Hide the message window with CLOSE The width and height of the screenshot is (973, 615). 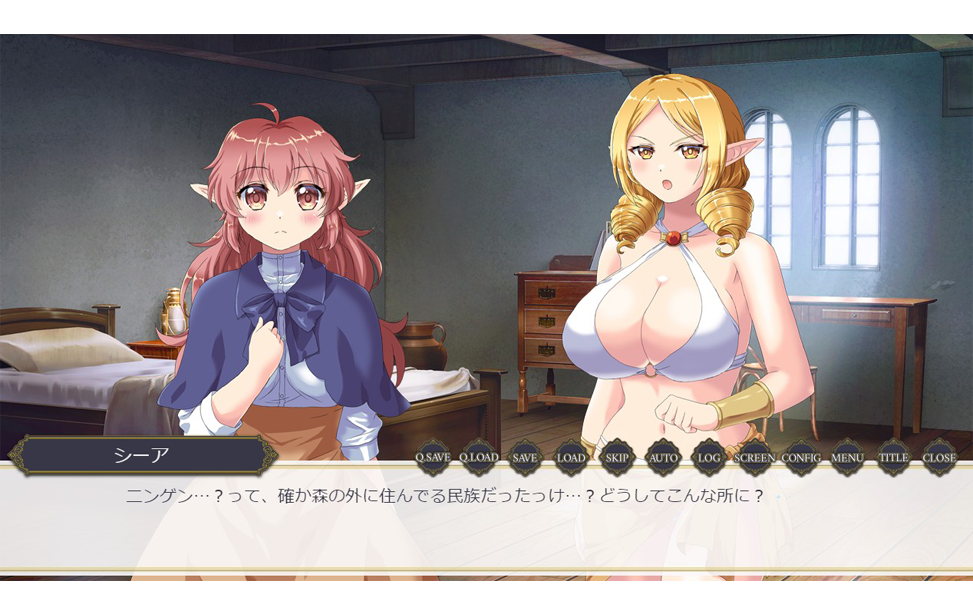click(939, 458)
